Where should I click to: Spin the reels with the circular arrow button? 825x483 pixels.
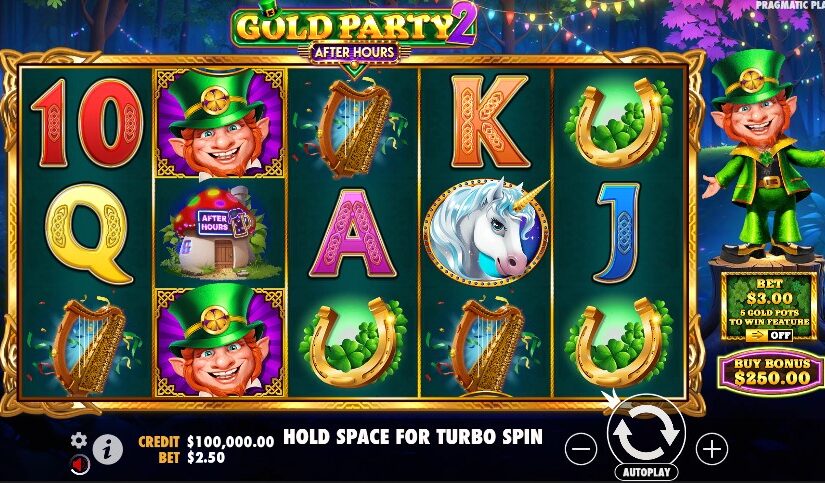point(645,431)
